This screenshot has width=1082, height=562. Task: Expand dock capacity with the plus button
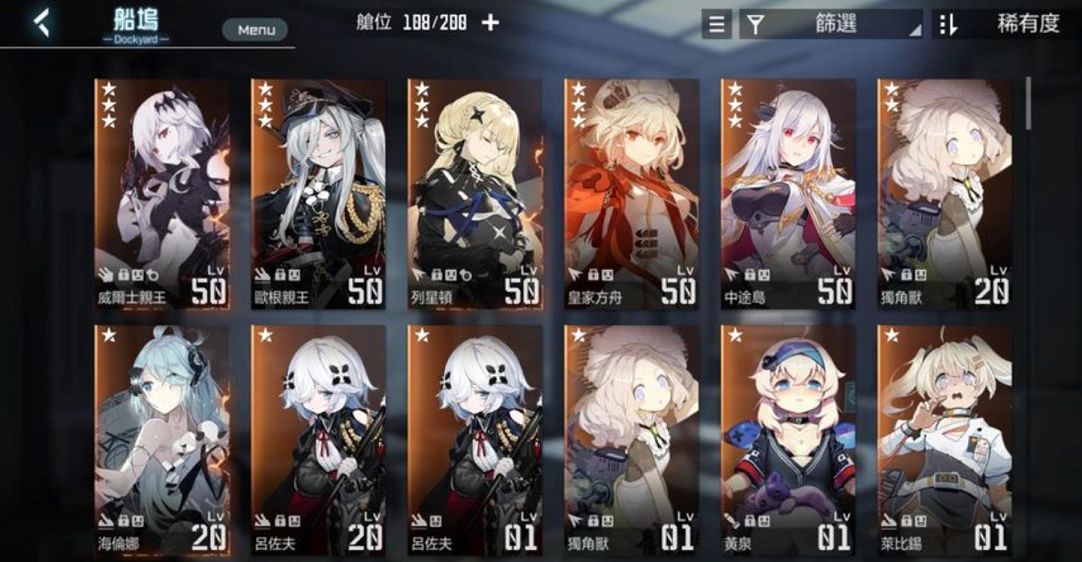coord(490,22)
